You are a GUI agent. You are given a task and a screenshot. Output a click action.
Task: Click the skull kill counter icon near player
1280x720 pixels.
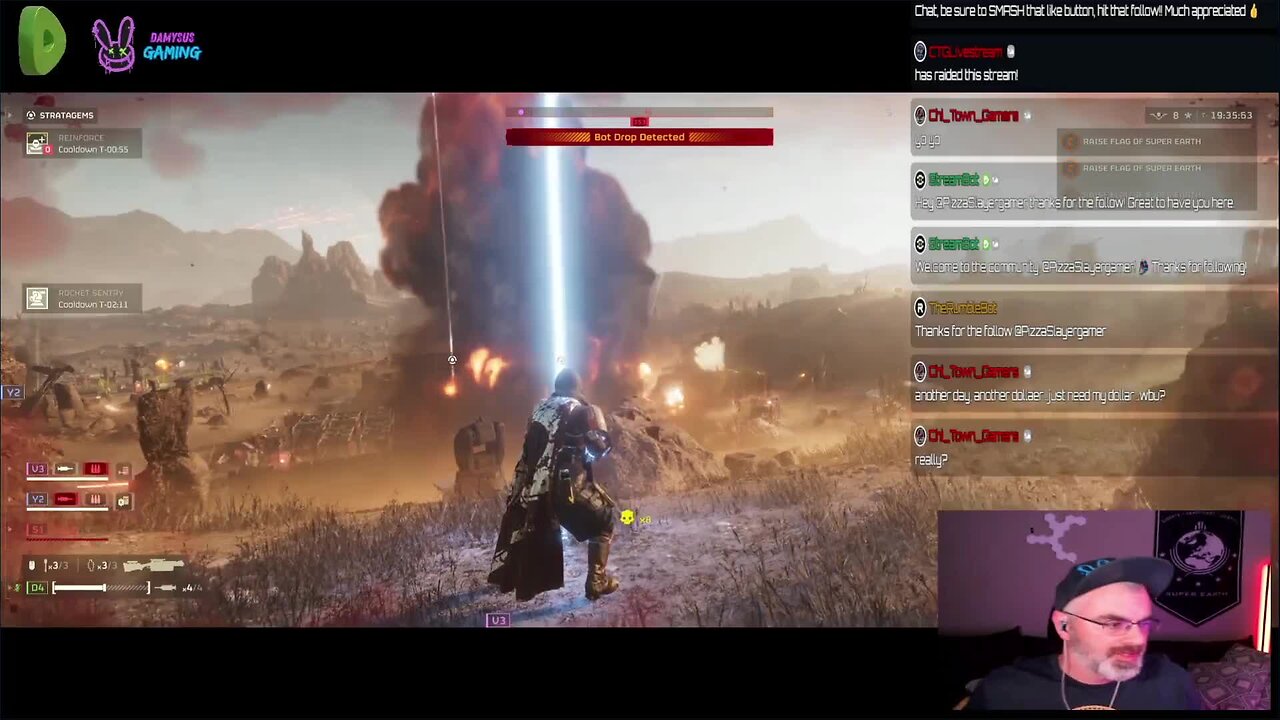pyautogui.click(x=627, y=518)
